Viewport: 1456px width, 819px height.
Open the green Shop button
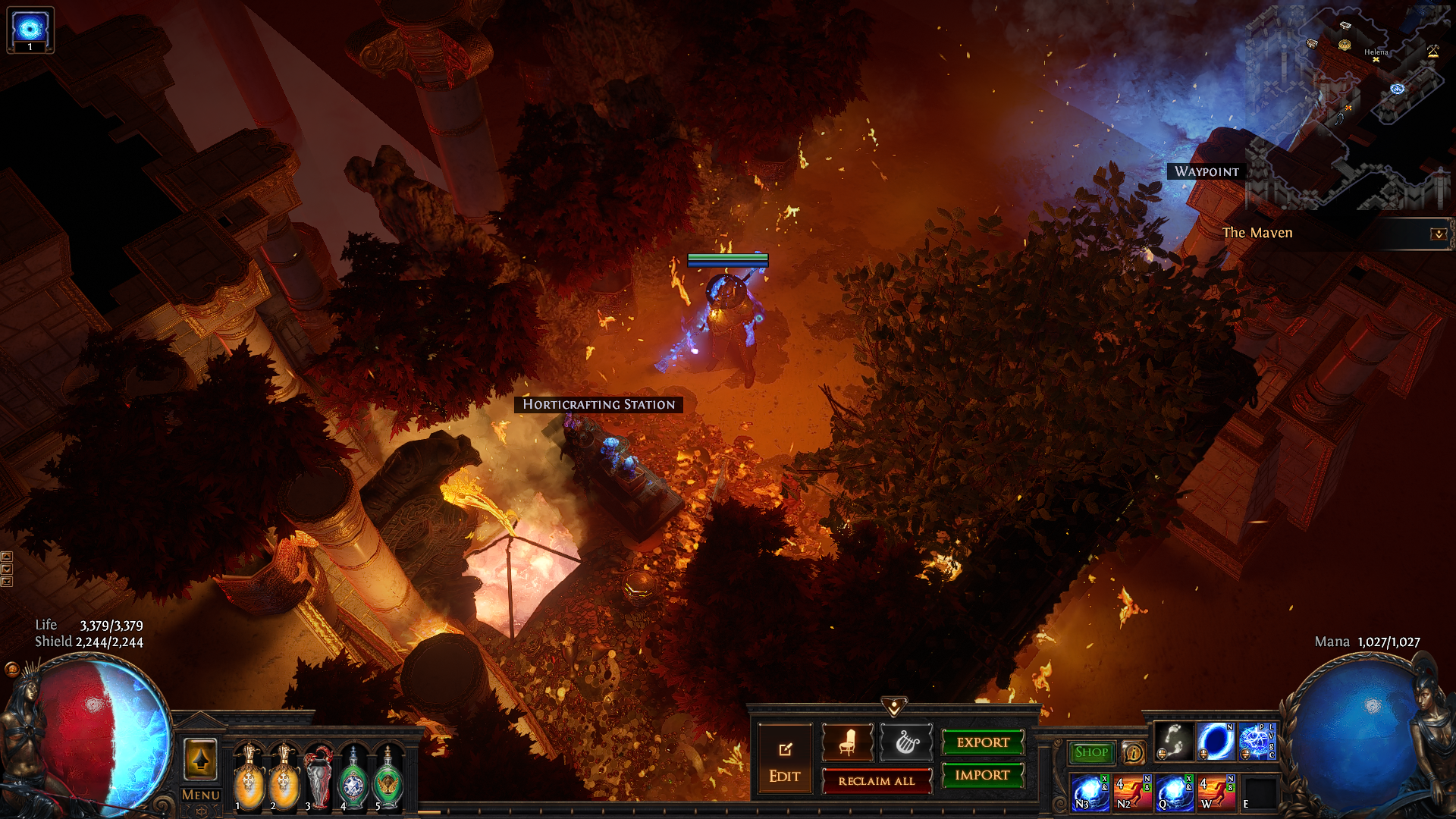[1091, 752]
